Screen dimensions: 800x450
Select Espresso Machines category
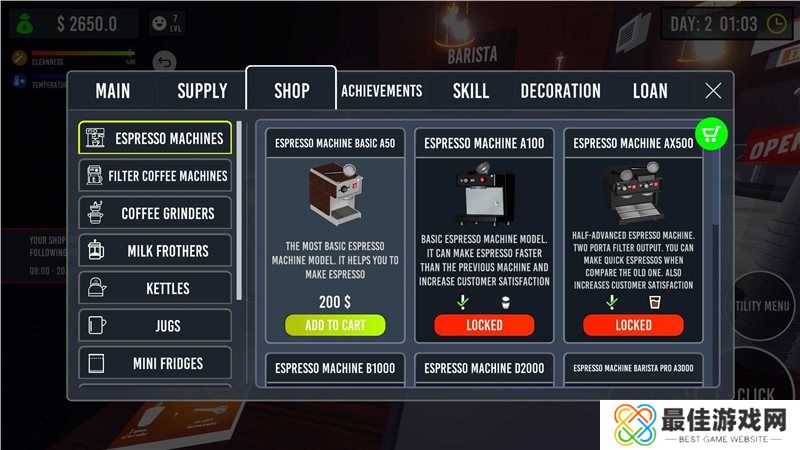(155, 138)
